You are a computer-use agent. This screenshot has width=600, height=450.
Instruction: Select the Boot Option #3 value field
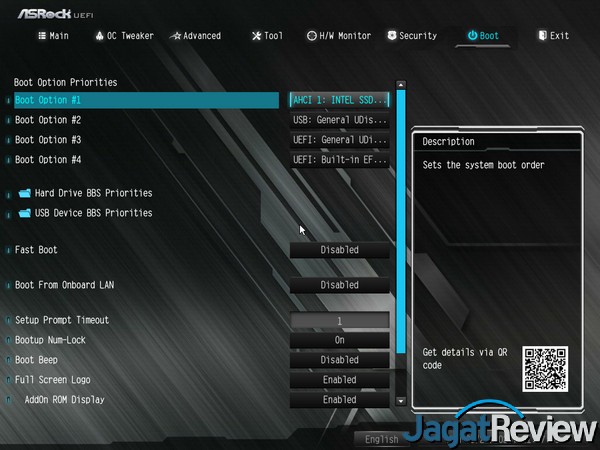(x=339, y=140)
